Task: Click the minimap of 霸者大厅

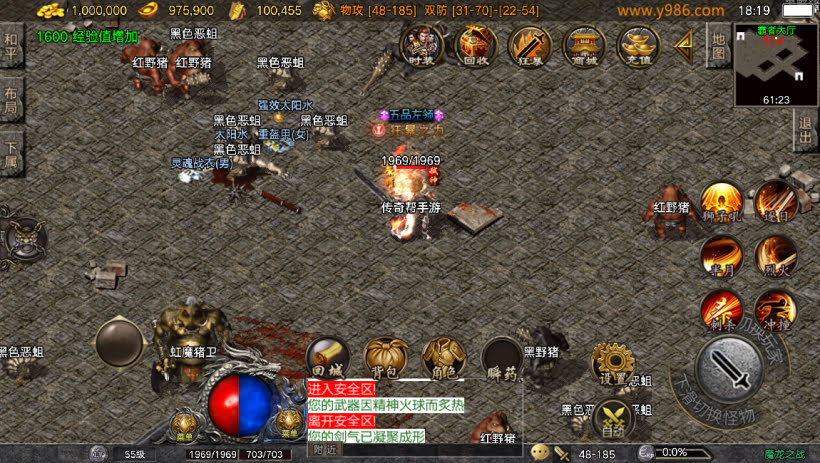Action: [x=776, y=63]
